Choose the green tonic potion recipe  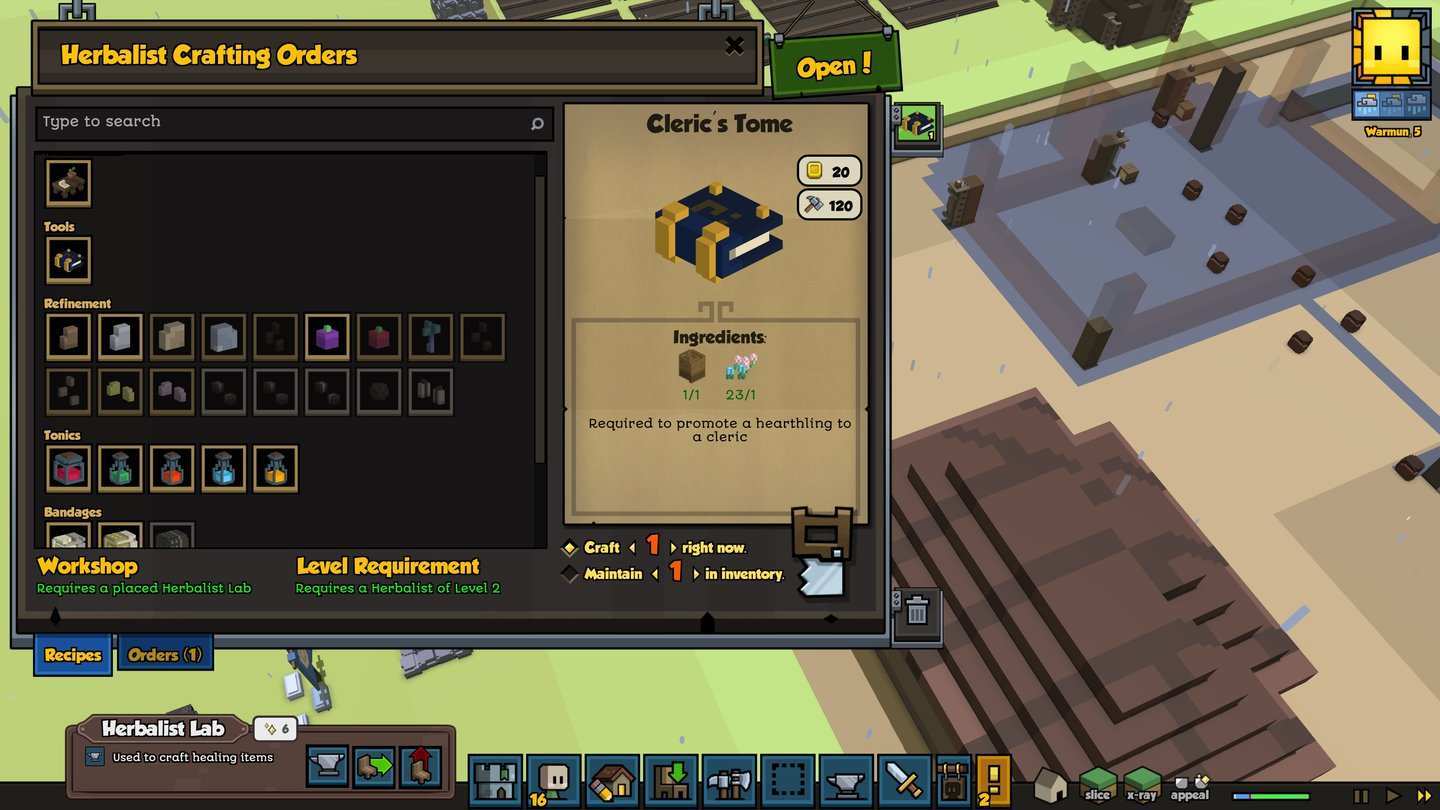120,468
